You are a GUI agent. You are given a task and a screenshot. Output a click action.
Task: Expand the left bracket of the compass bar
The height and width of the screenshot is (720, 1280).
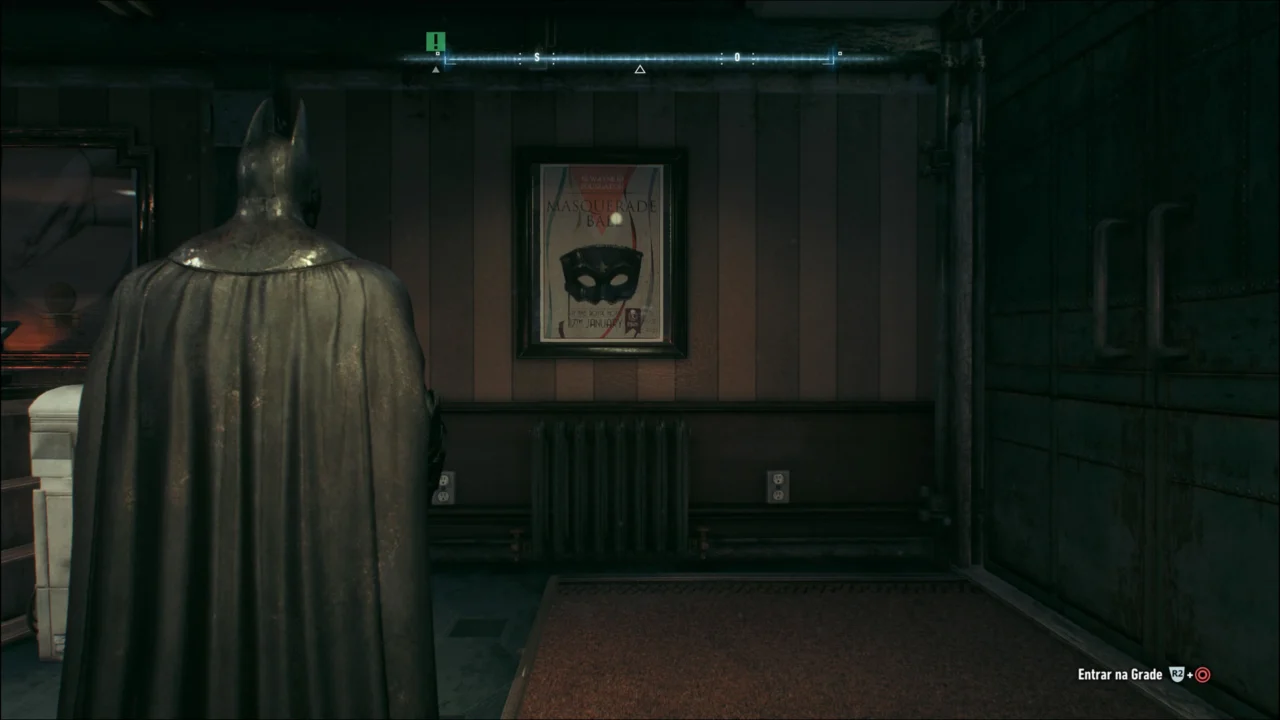(x=446, y=58)
